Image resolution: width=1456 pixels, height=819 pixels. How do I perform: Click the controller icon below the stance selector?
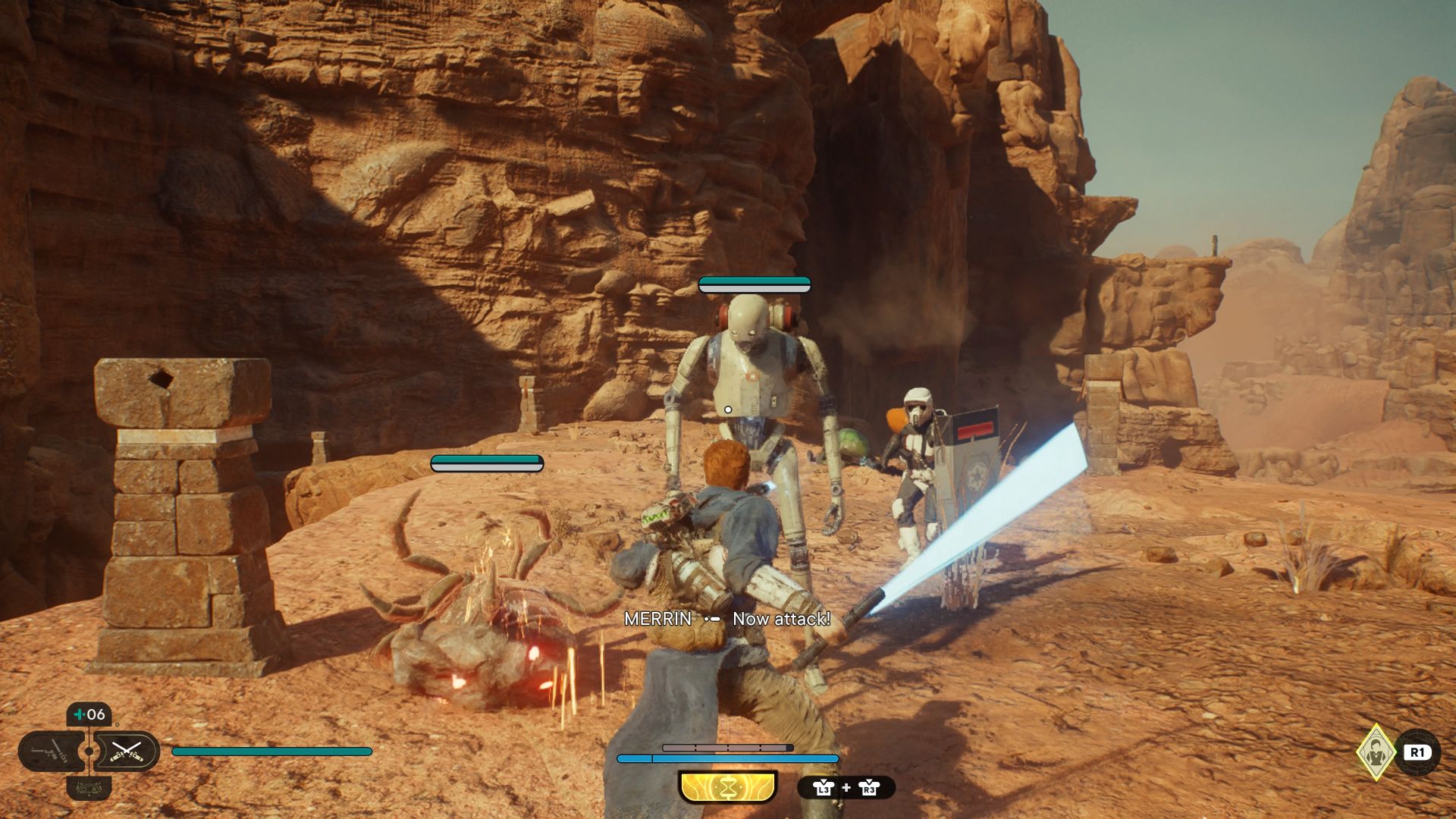coord(89,789)
